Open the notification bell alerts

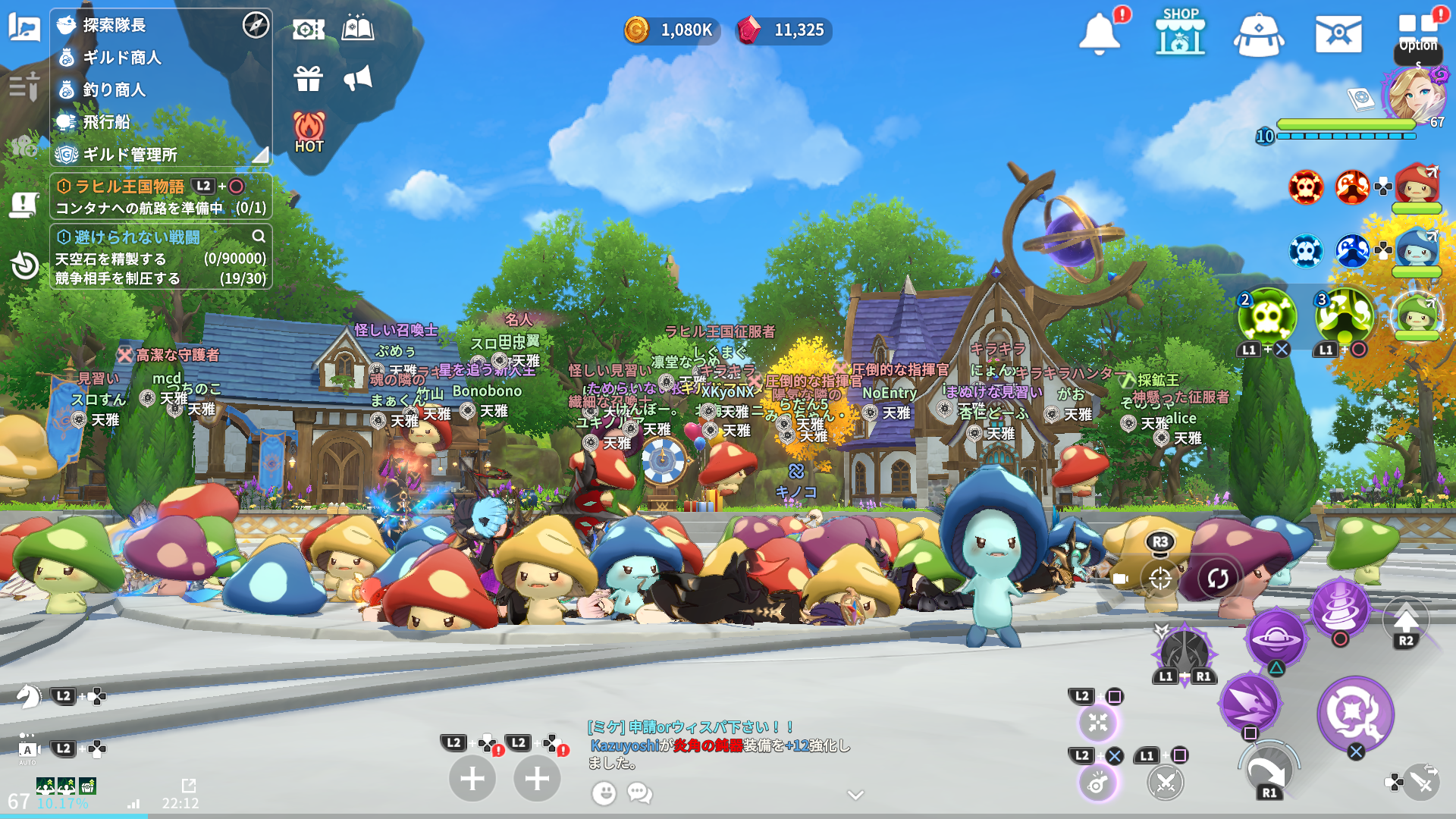coord(1099,34)
